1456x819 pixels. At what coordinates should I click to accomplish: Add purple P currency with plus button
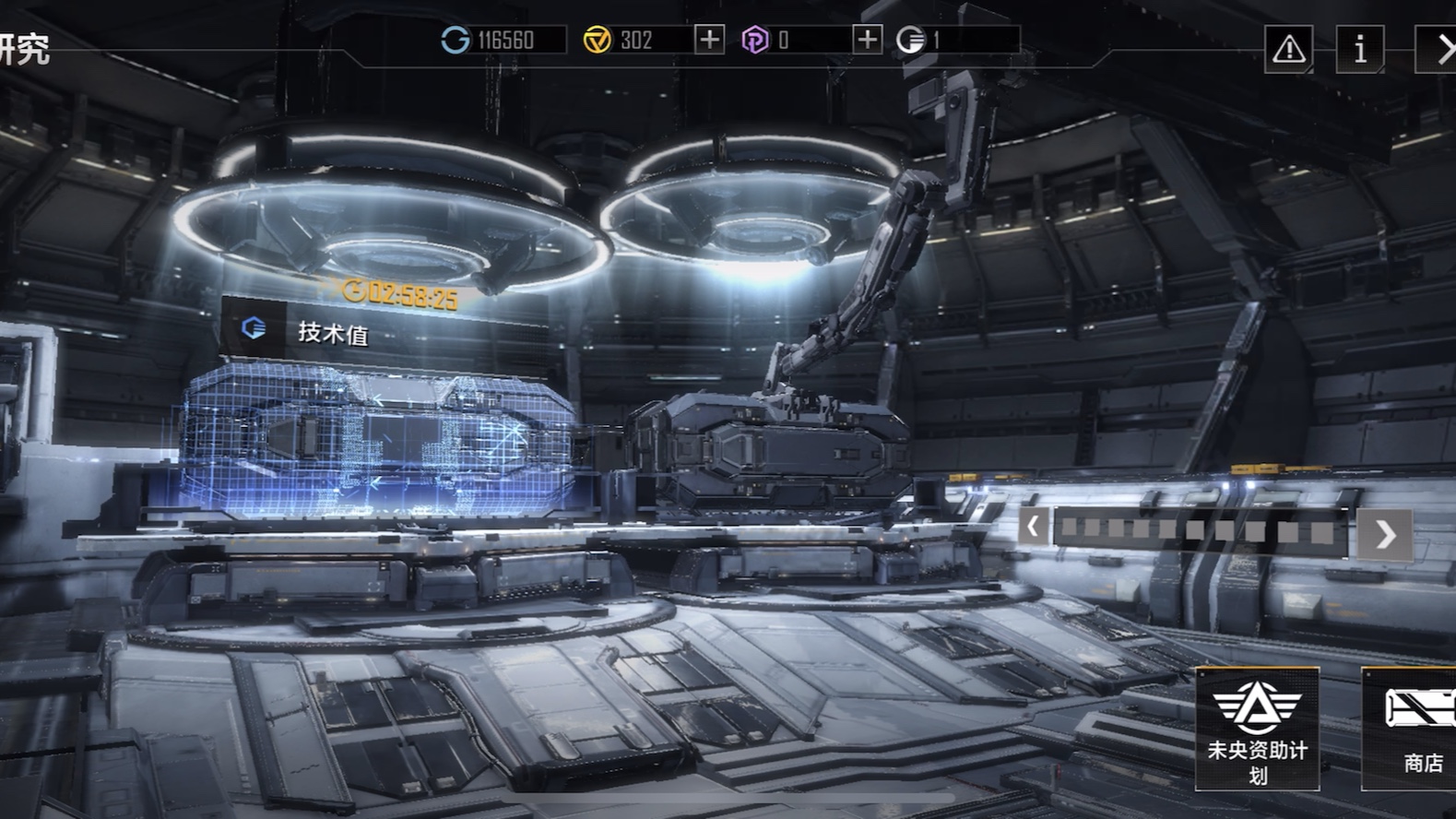point(867,40)
